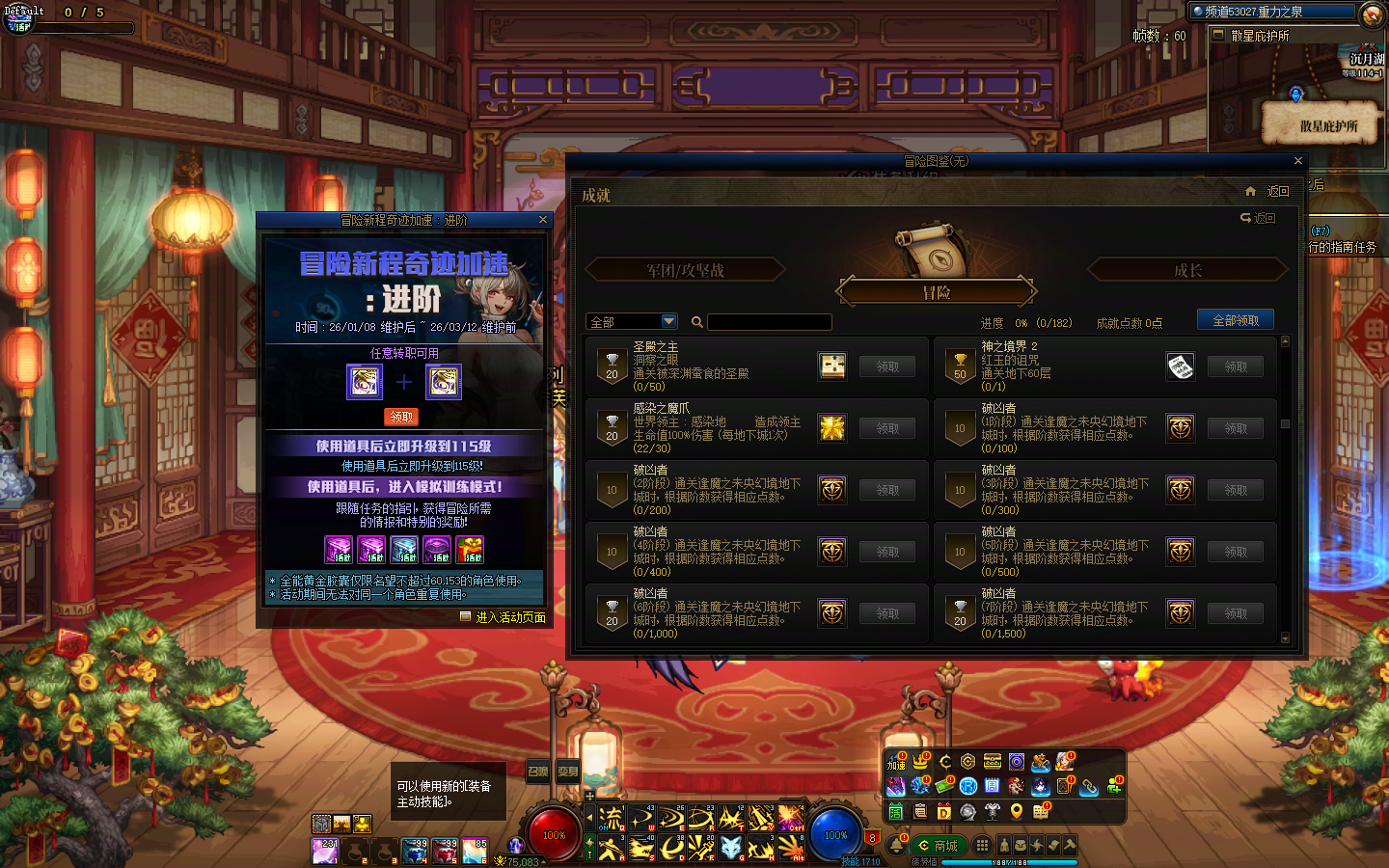
Task: Claim all rewards with 全部领取
Action: click(1235, 320)
